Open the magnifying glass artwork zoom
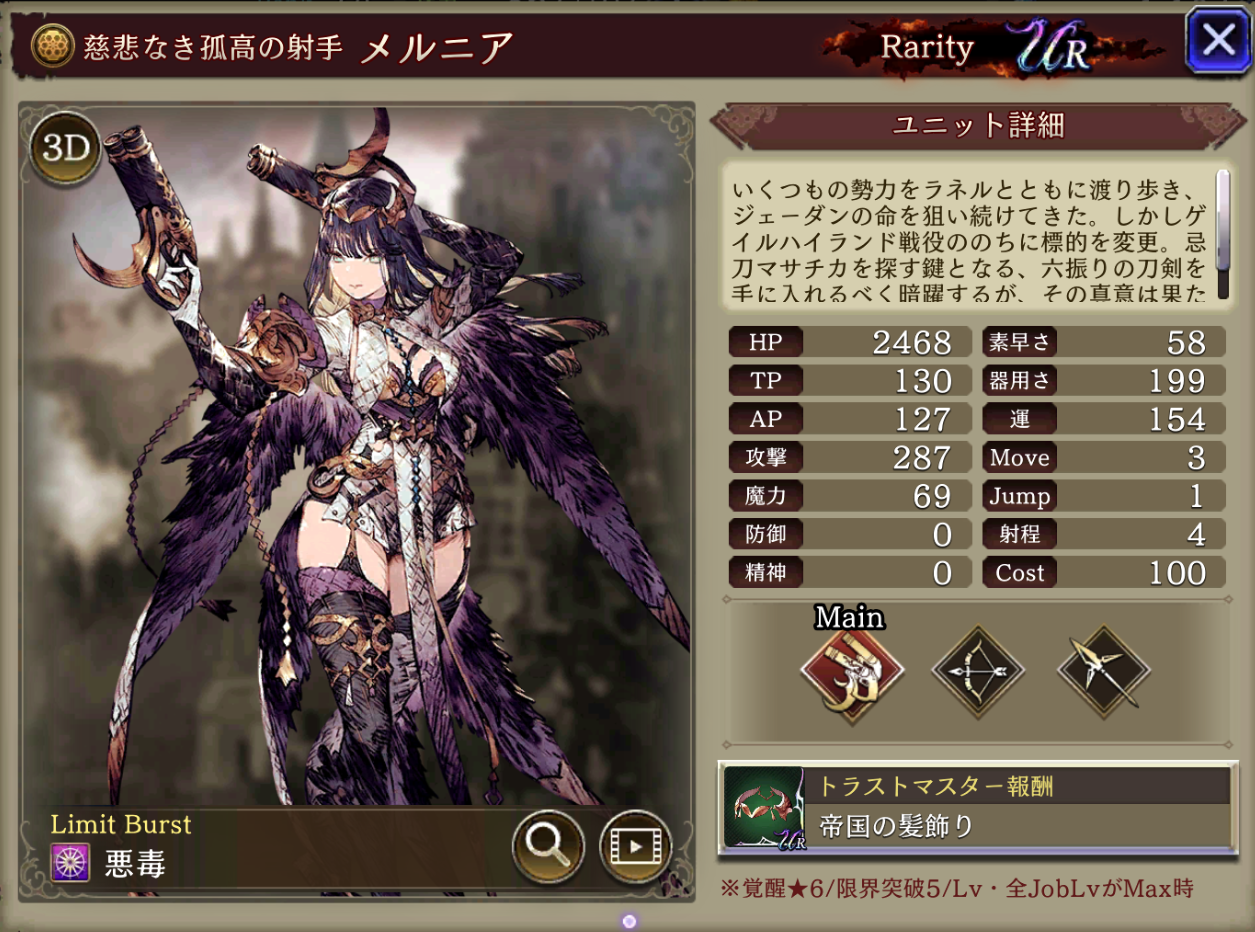The image size is (1255, 932). pos(548,846)
